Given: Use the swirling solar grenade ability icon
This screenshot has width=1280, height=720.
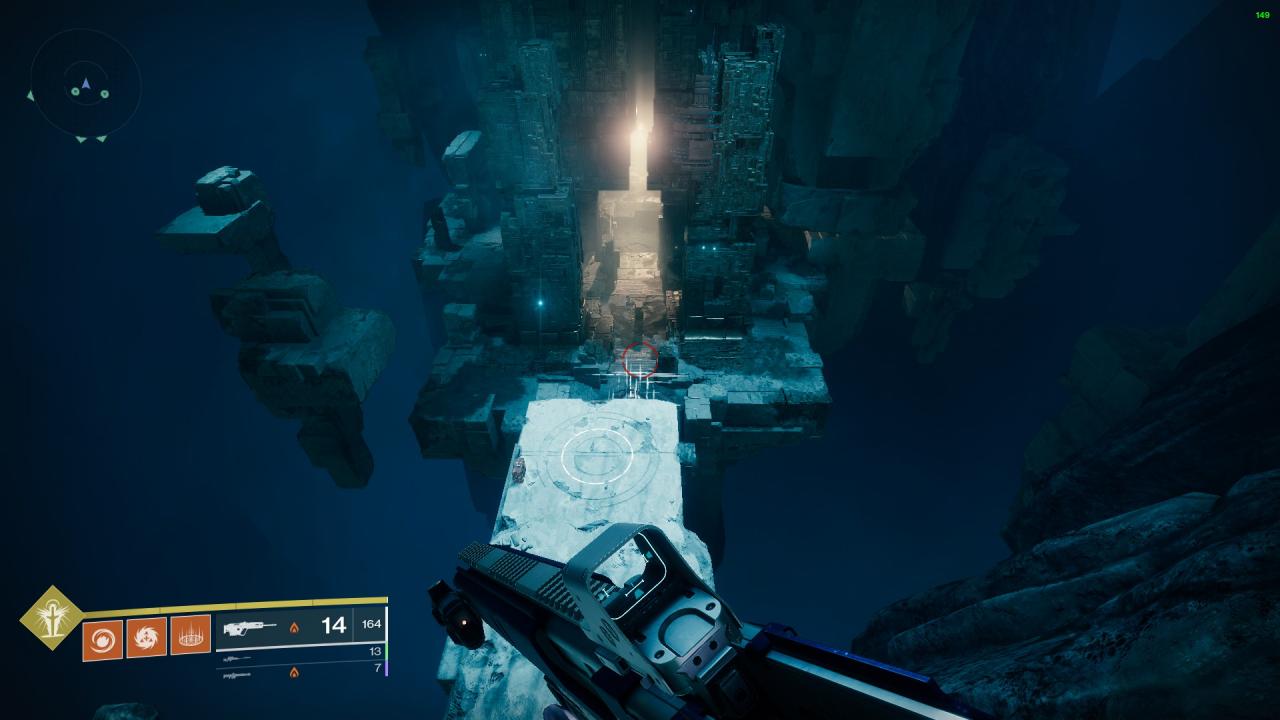Looking at the screenshot, I should coord(102,639).
